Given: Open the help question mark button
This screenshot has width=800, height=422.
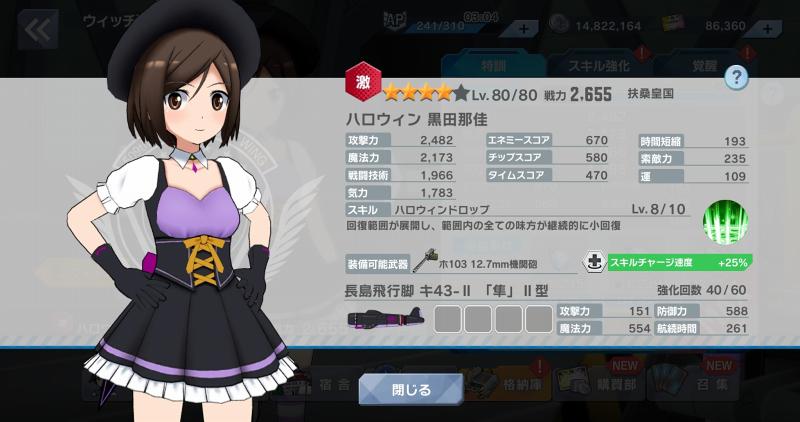Looking at the screenshot, I should 737,75.
